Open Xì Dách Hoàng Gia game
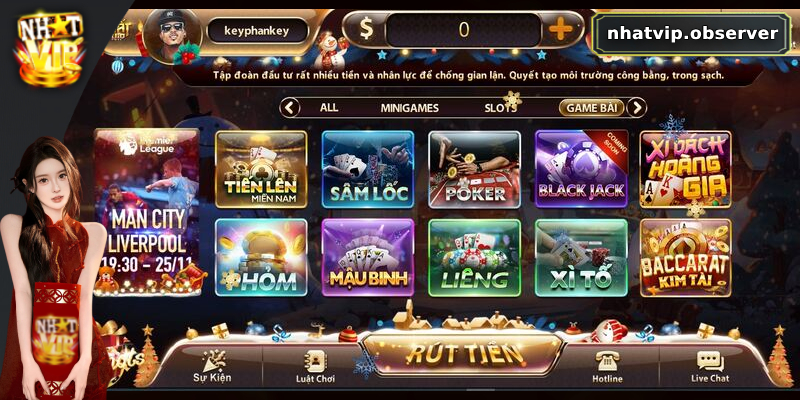Screen dimensions: 800x400 pos(686,168)
